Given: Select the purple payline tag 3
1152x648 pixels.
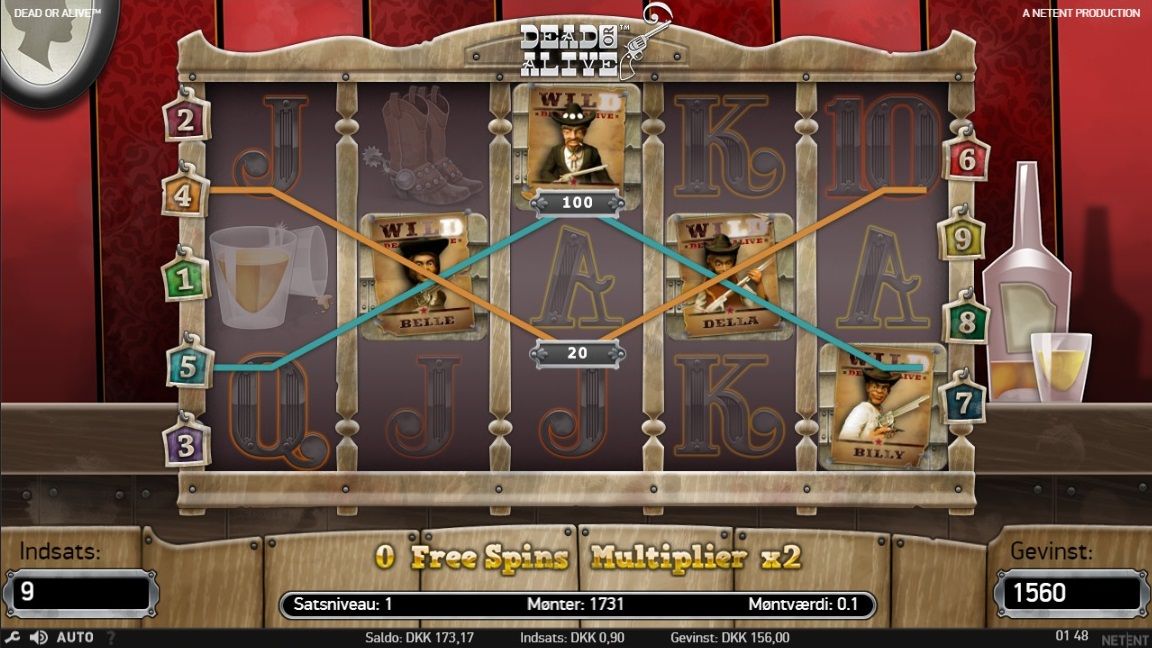Looking at the screenshot, I should [187, 442].
